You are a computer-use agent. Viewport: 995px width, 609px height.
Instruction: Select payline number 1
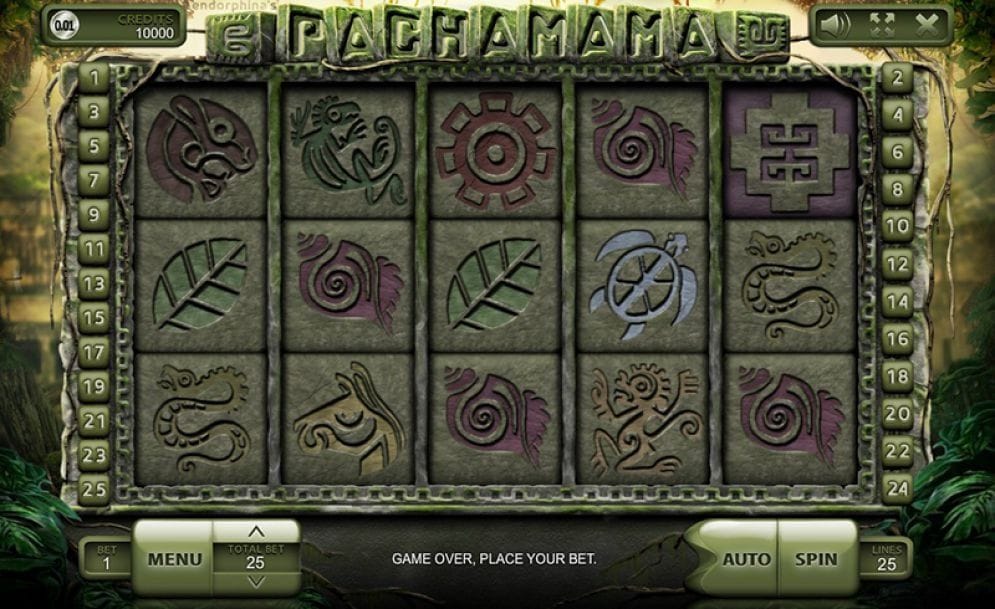[94, 77]
